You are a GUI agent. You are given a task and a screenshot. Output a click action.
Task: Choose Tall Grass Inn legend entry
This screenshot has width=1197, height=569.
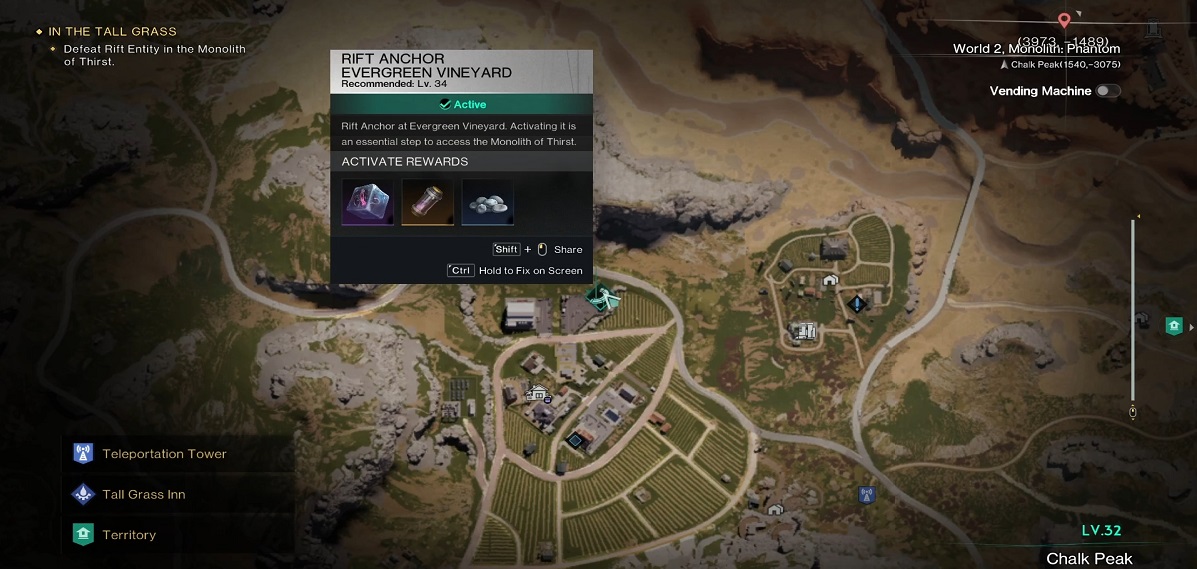click(143, 495)
